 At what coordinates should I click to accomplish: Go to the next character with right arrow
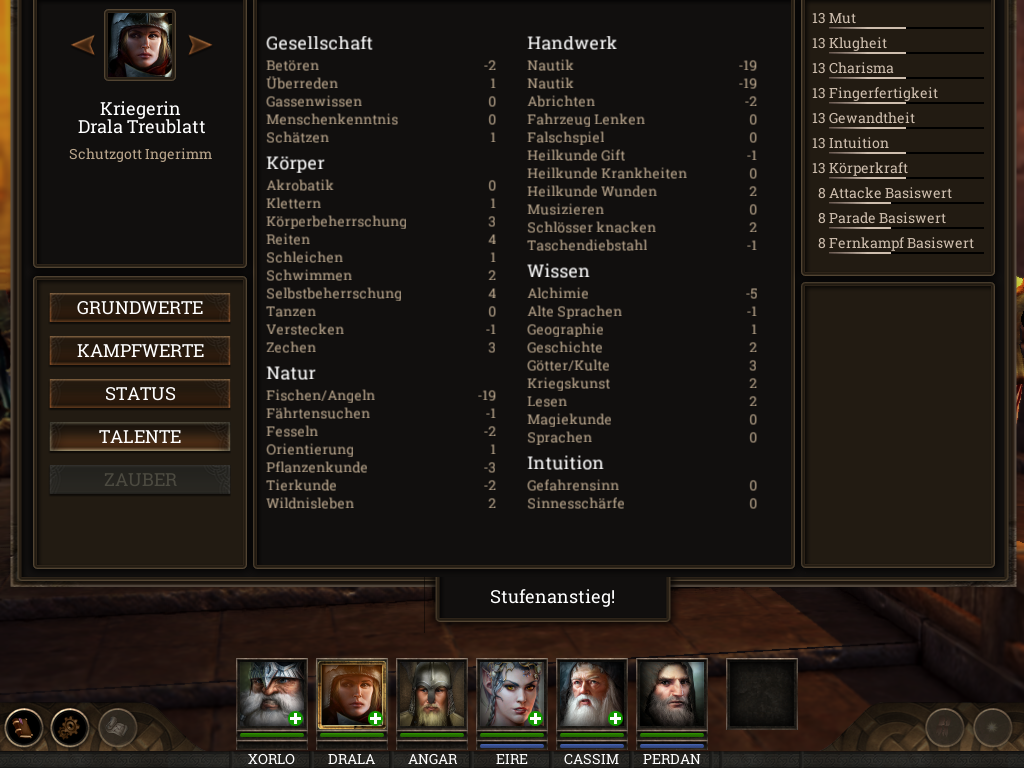(200, 45)
